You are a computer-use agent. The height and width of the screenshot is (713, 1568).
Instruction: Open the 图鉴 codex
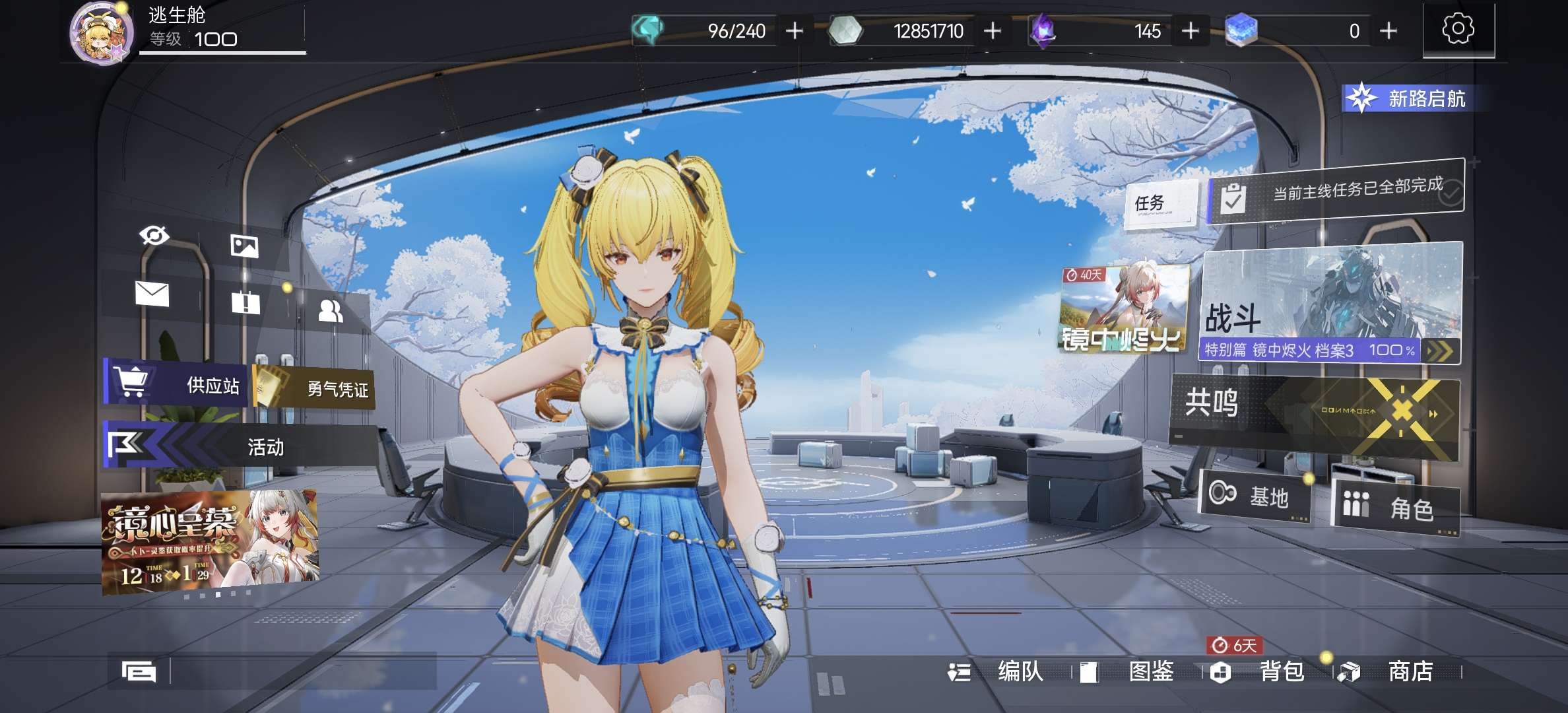[x=1128, y=672]
